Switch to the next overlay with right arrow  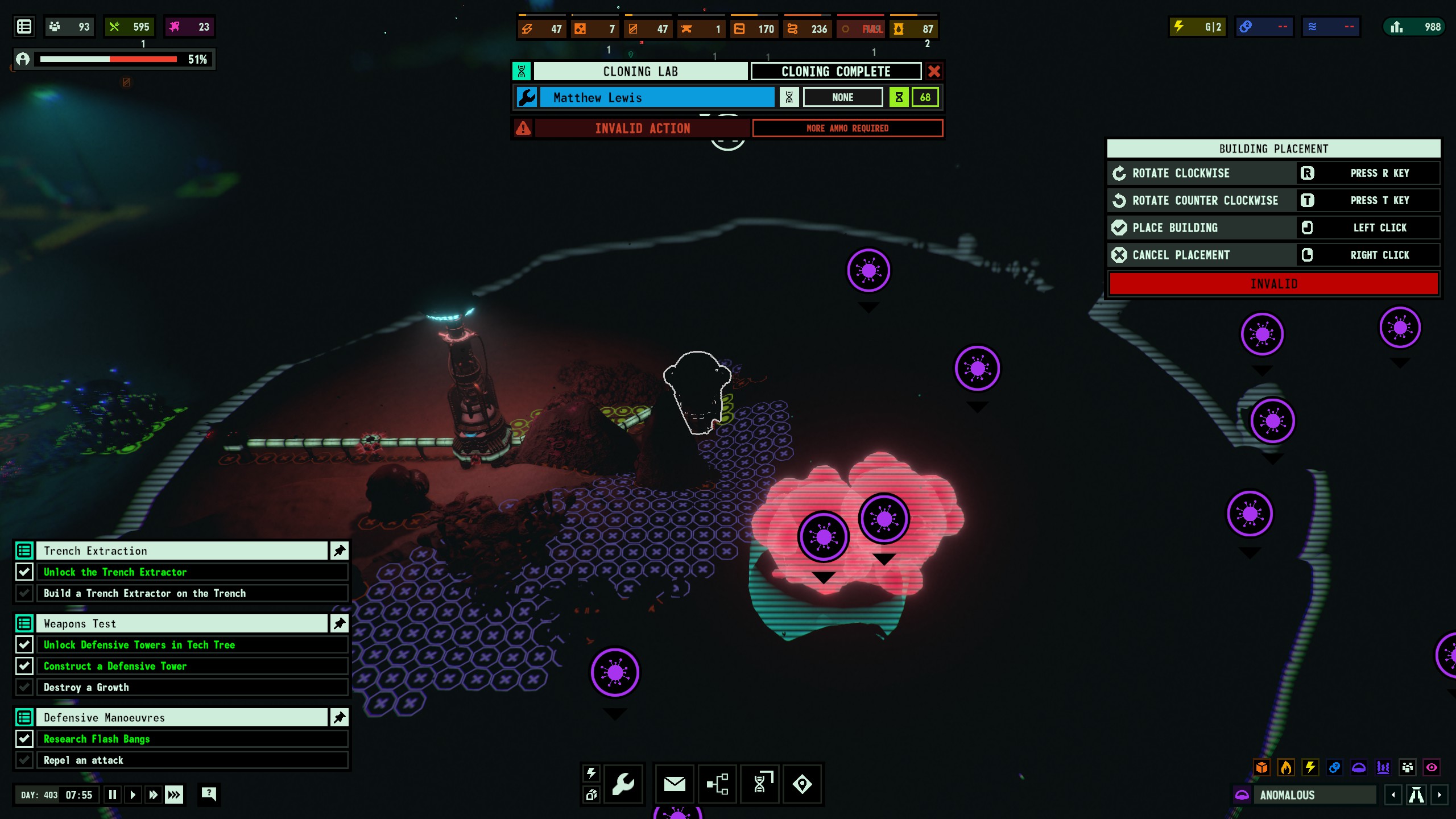pyautogui.click(x=1440, y=795)
